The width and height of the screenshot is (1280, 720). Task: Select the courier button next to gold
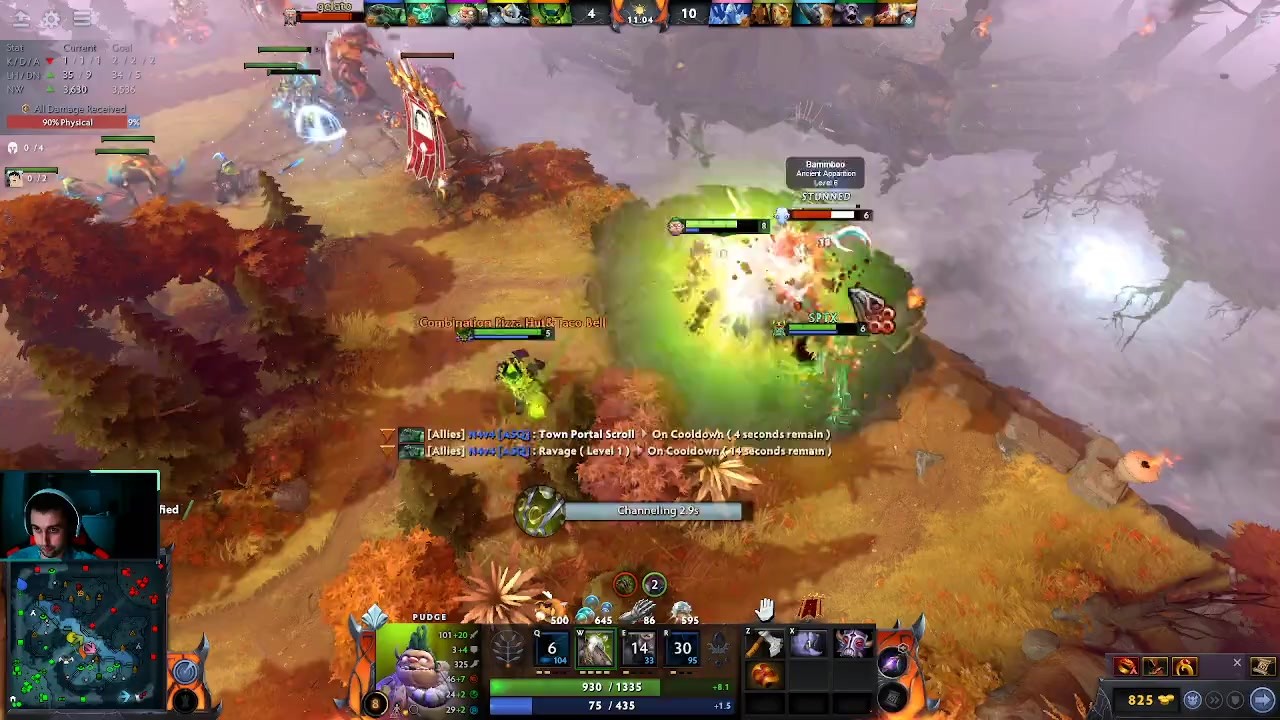pyautogui.click(x=1193, y=700)
